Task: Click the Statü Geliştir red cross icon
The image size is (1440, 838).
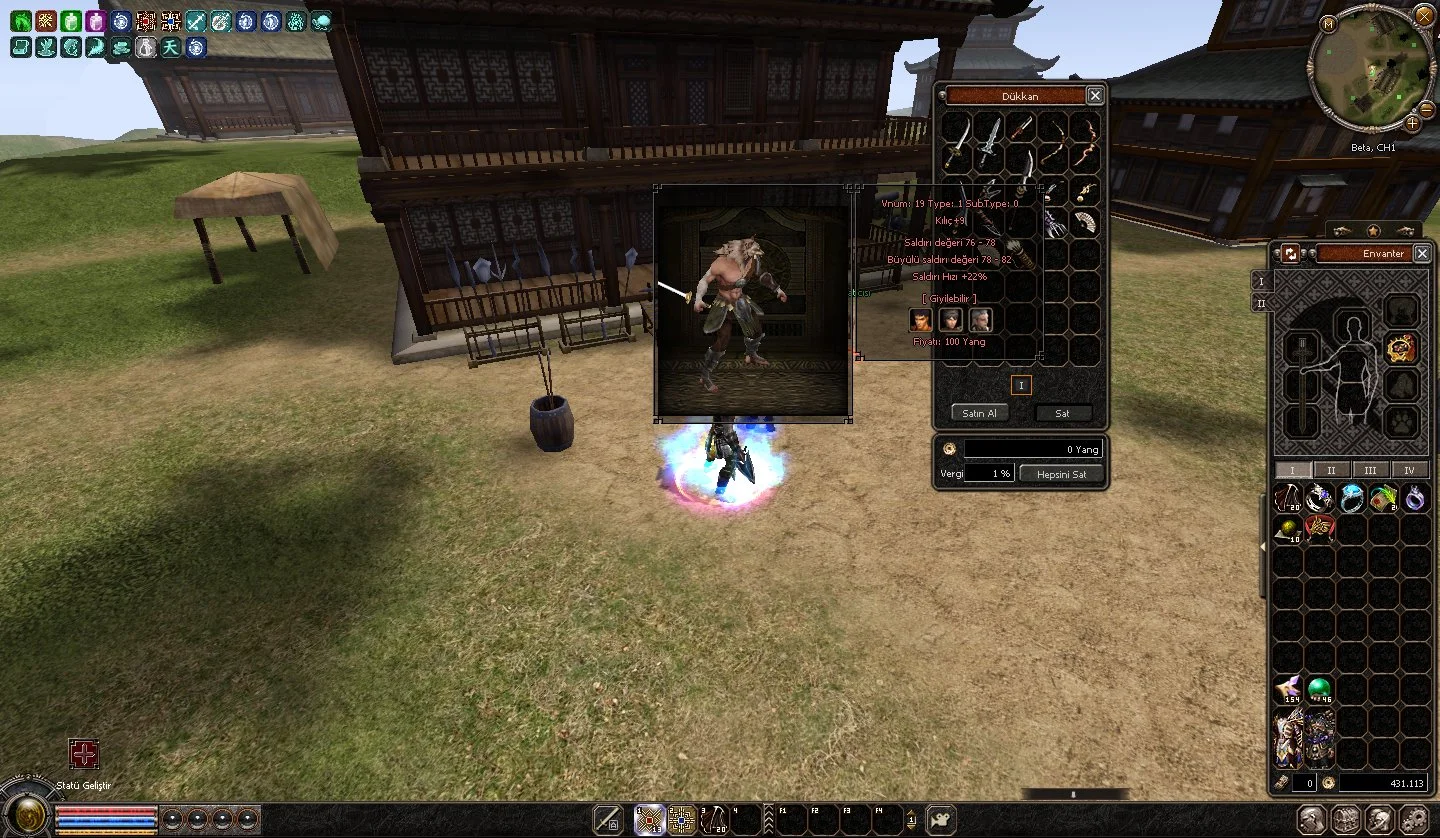Action: [x=84, y=754]
